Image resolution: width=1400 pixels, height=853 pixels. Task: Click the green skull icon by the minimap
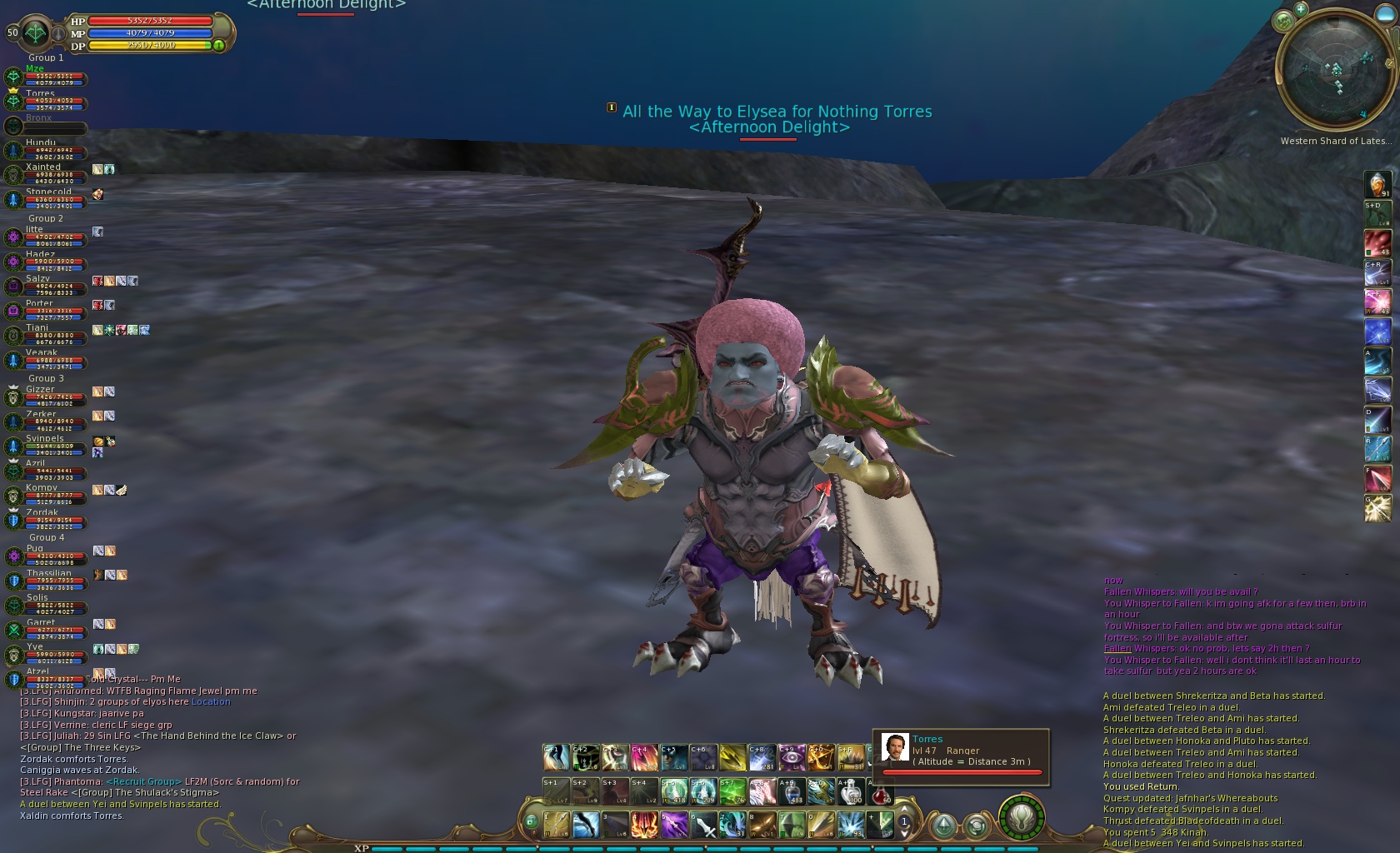[x=1282, y=20]
